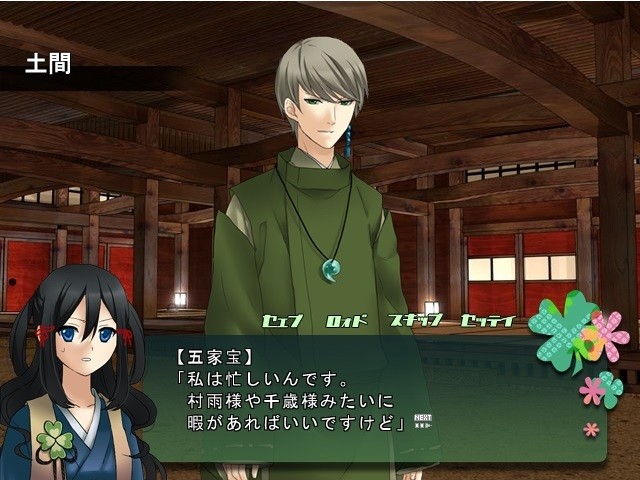This screenshot has width=640, height=480.
Task: Open the セッテイ (Settings) menu
Action: click(487, 321)
